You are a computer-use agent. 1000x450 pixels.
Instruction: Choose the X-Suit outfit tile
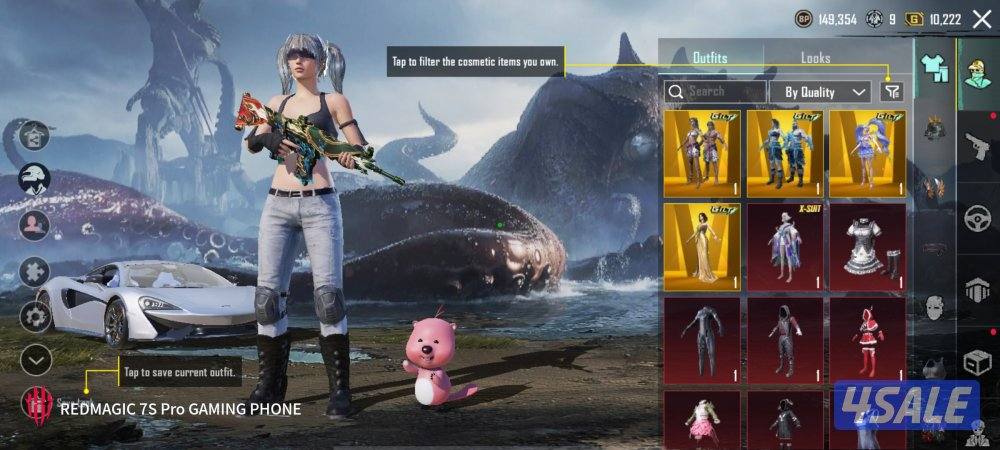pyautogui.click(x=785, y=247)
